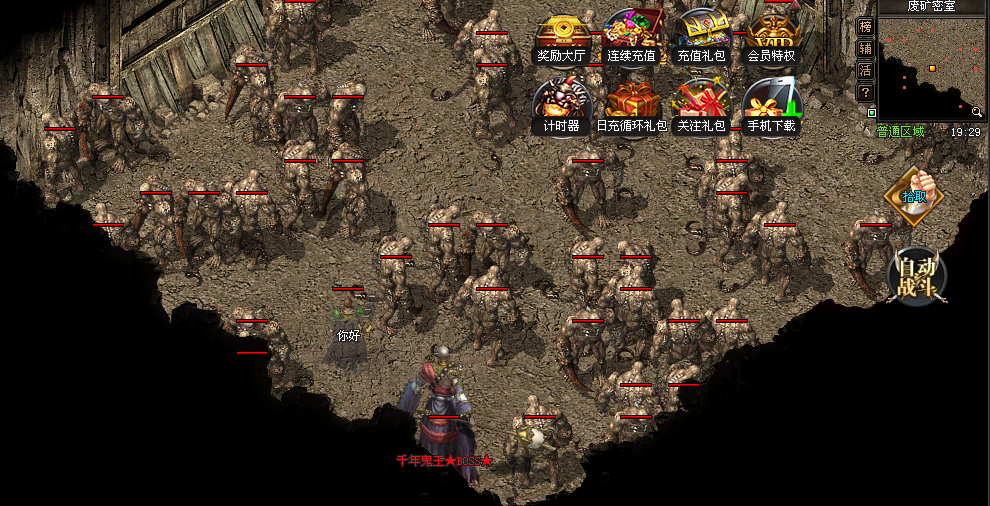This screenshot has width=990, height=506.
Task: Open the 计时器 timer icon
Action: (x=561, y=106)
